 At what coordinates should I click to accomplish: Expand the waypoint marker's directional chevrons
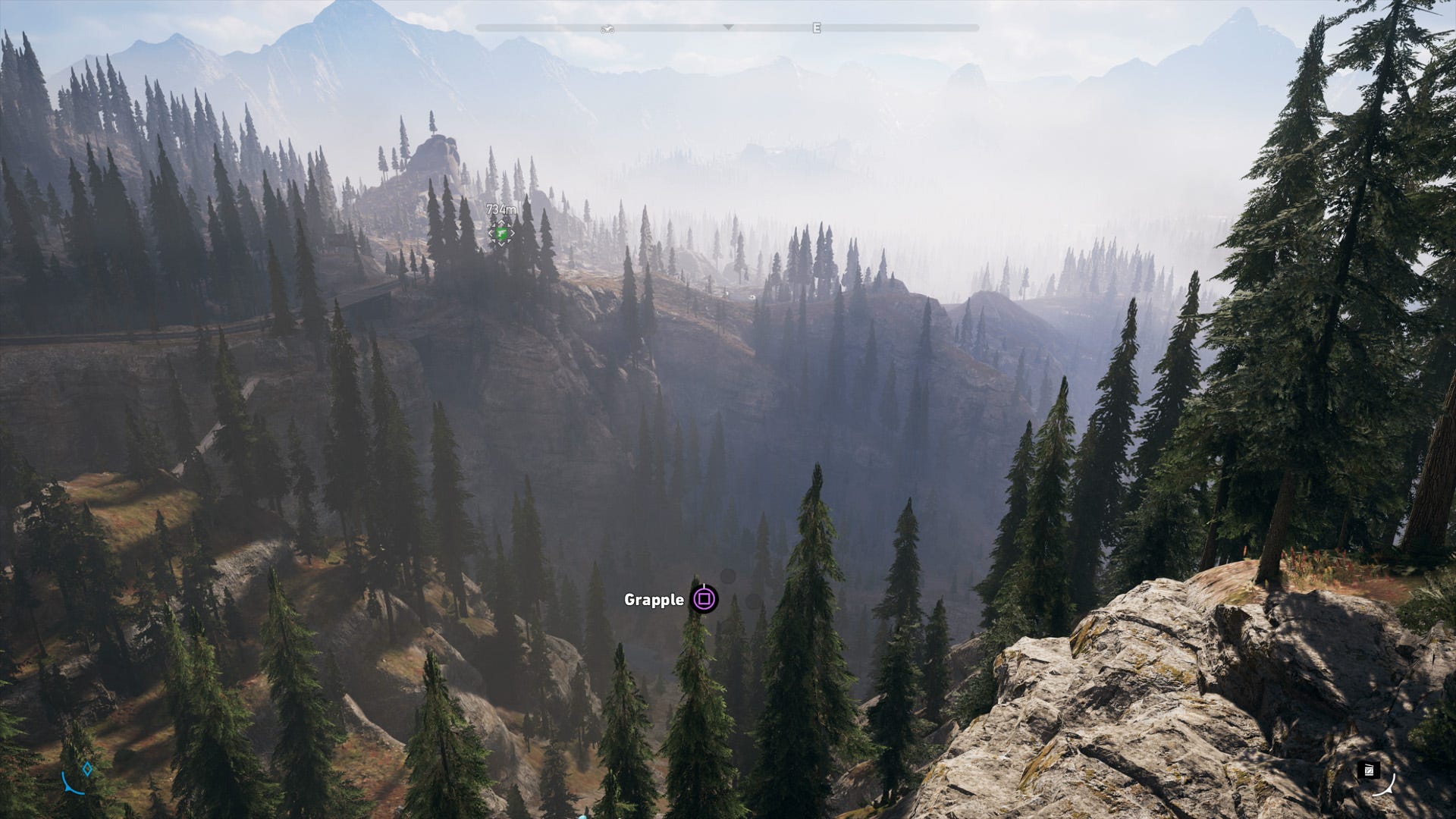point(501,232)
